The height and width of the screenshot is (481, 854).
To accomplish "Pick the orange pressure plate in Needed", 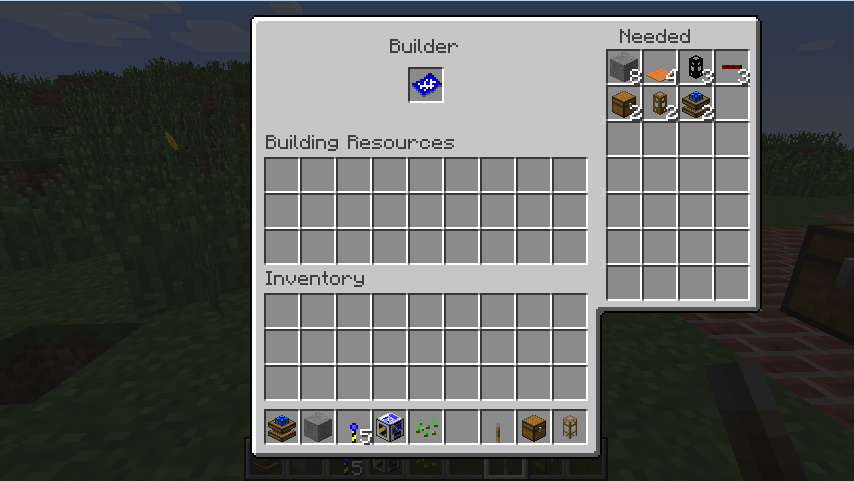I will [660, 69].
